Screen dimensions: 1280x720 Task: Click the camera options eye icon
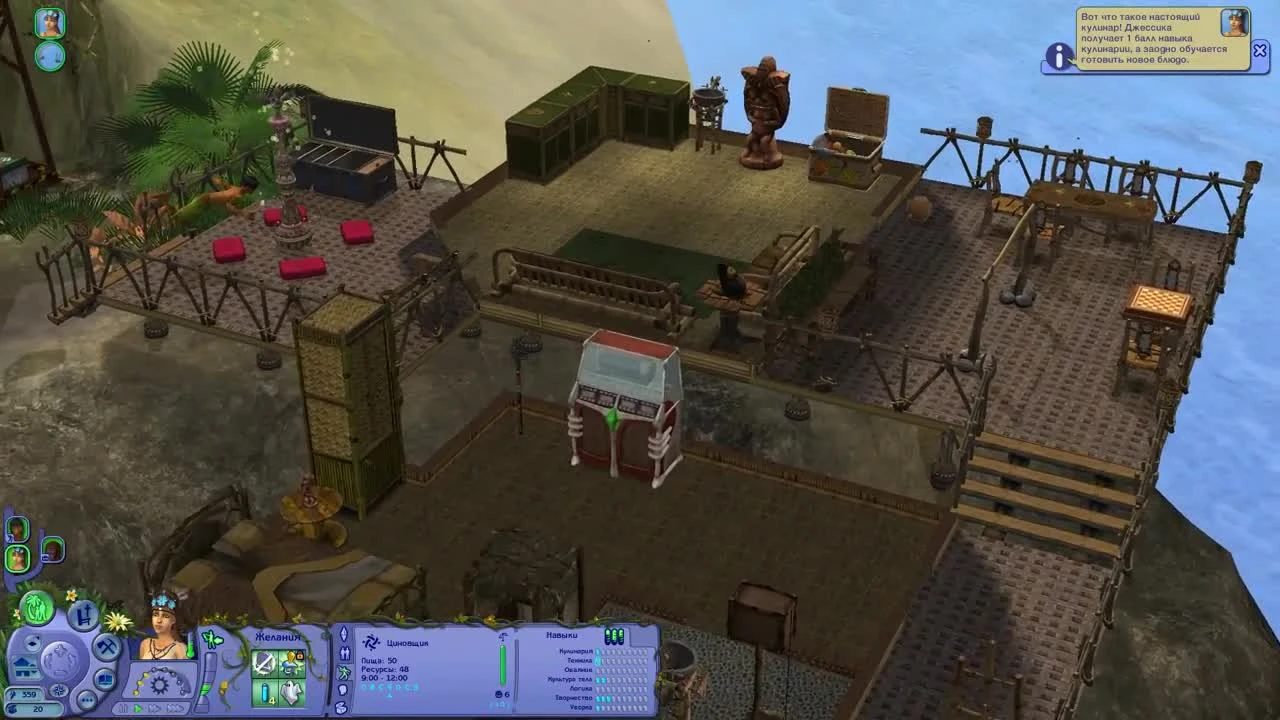[32, 643]
